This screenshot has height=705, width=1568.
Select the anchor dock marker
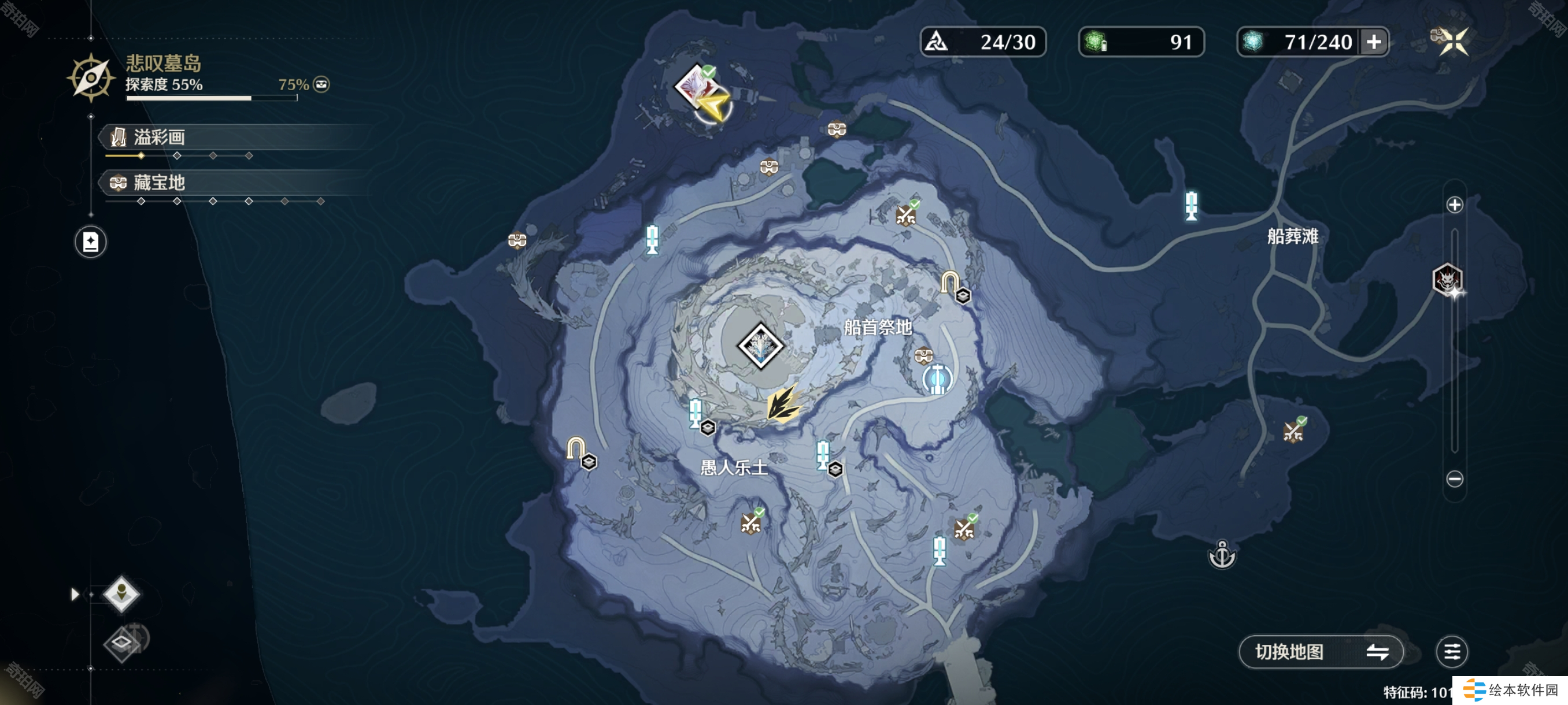pyautogui.click(x=1222, y=554)
